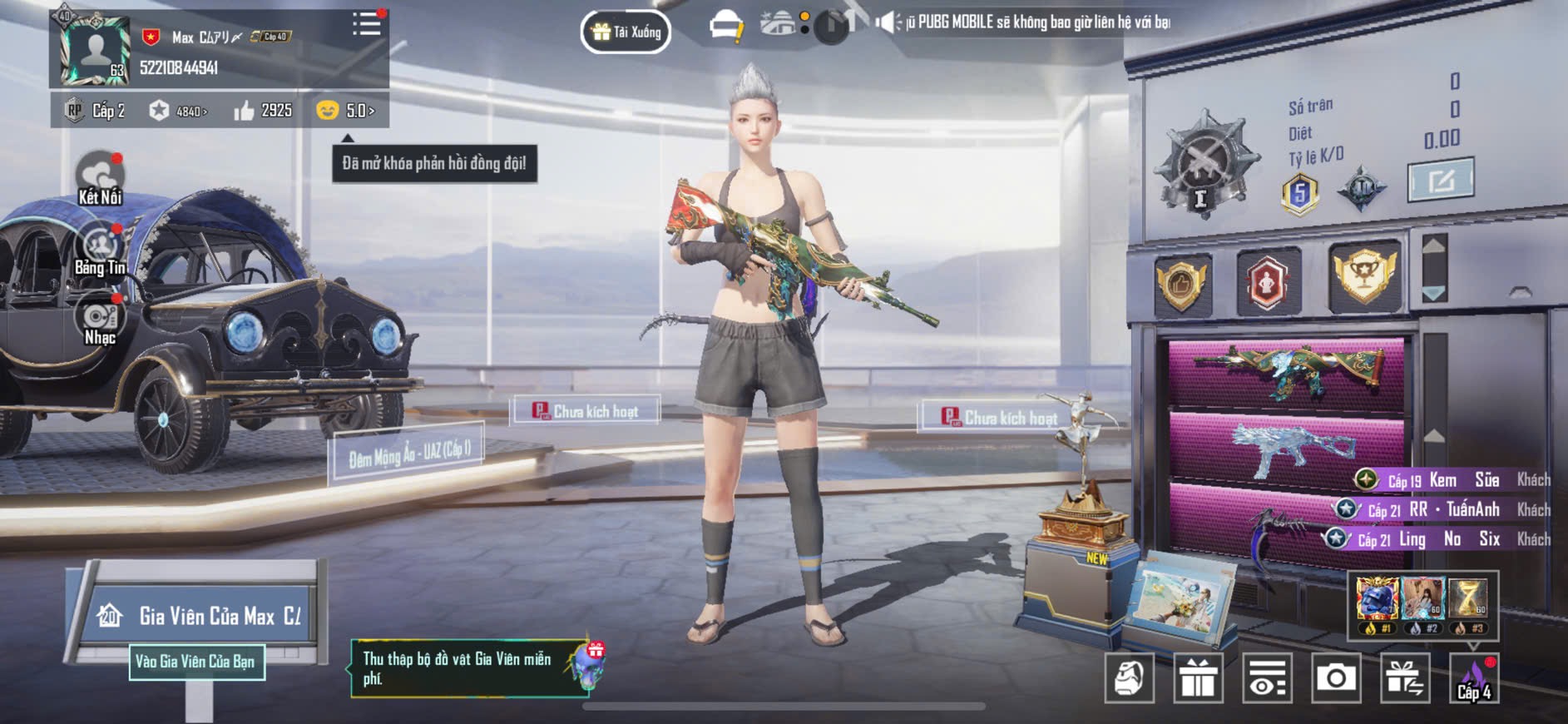Open the camera screenshot button
The width and height of the screenshot is (1568, 724).
pos(1336,678)
